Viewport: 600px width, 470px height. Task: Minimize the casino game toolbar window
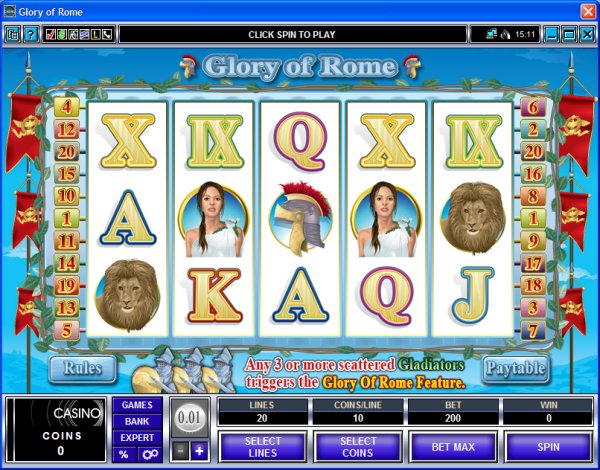coord(549,34)
